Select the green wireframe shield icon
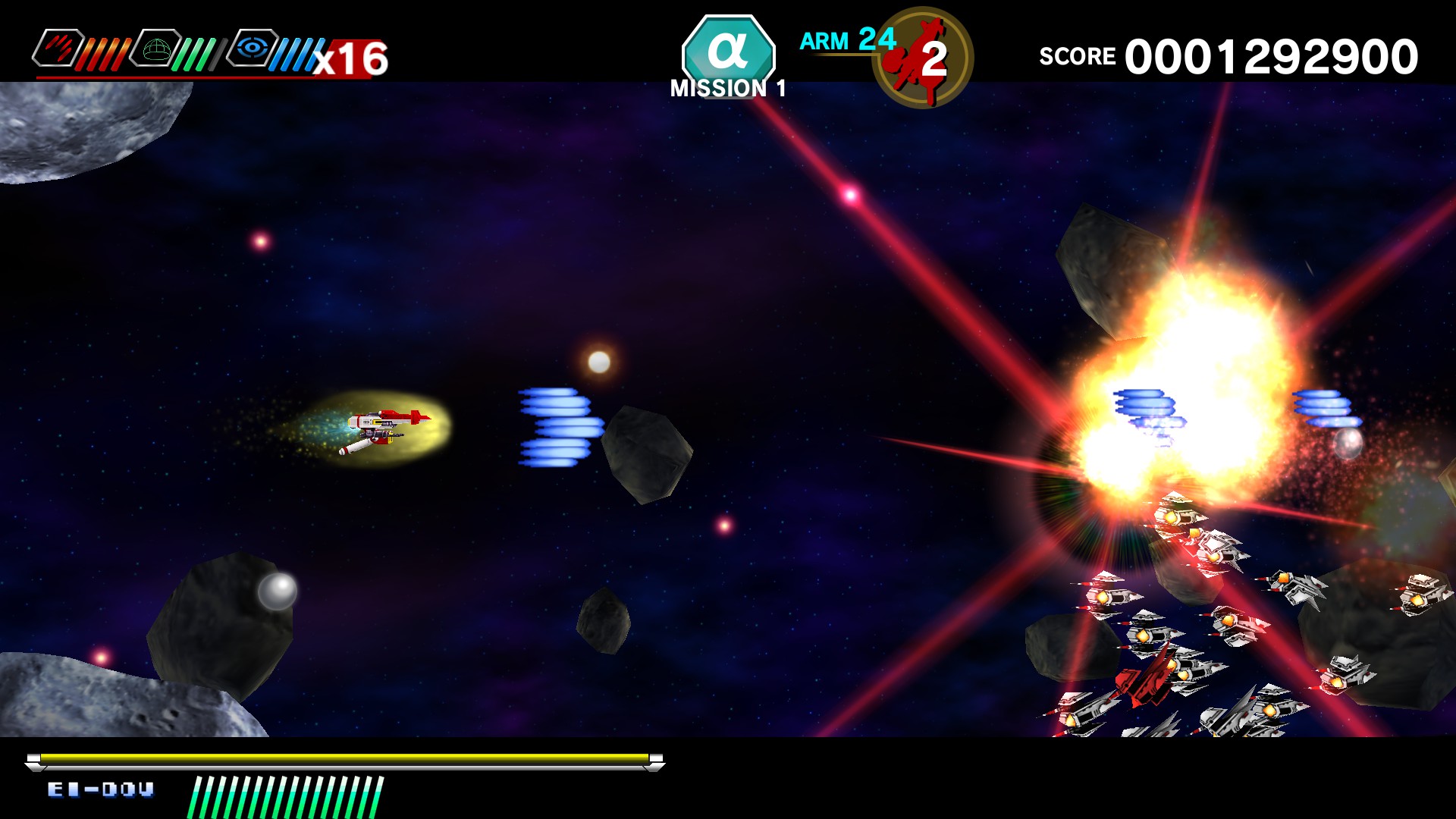 click(155, 49)
